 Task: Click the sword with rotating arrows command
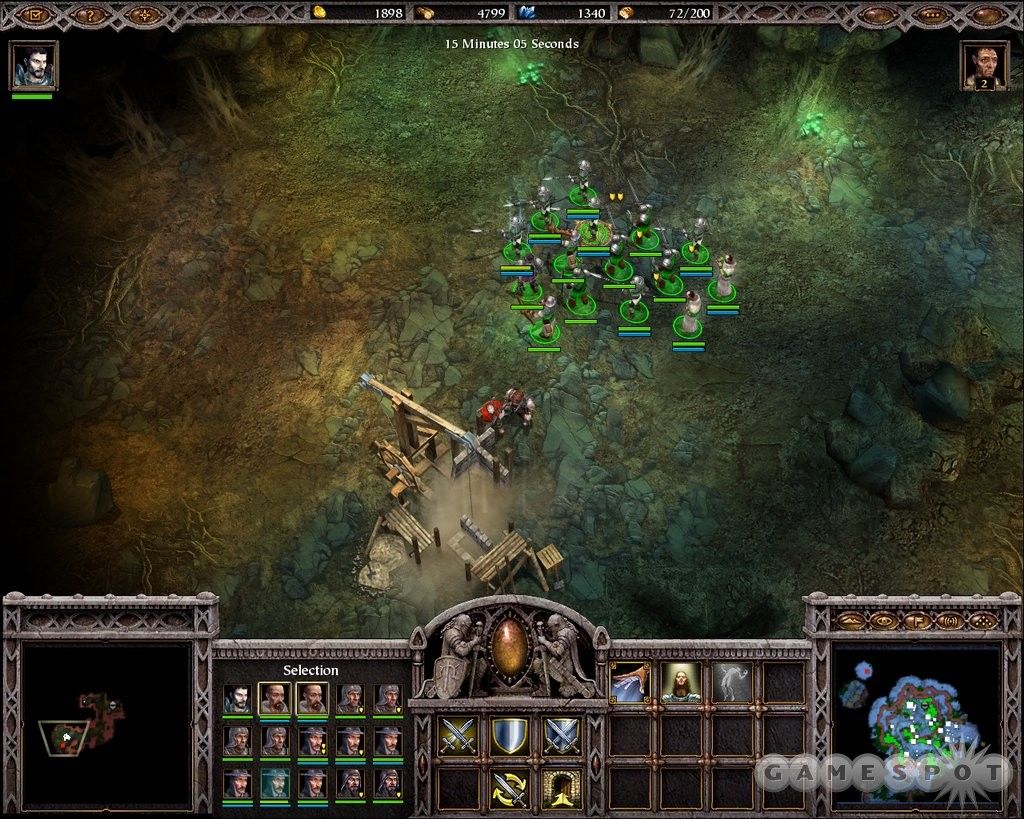[510, 789]
